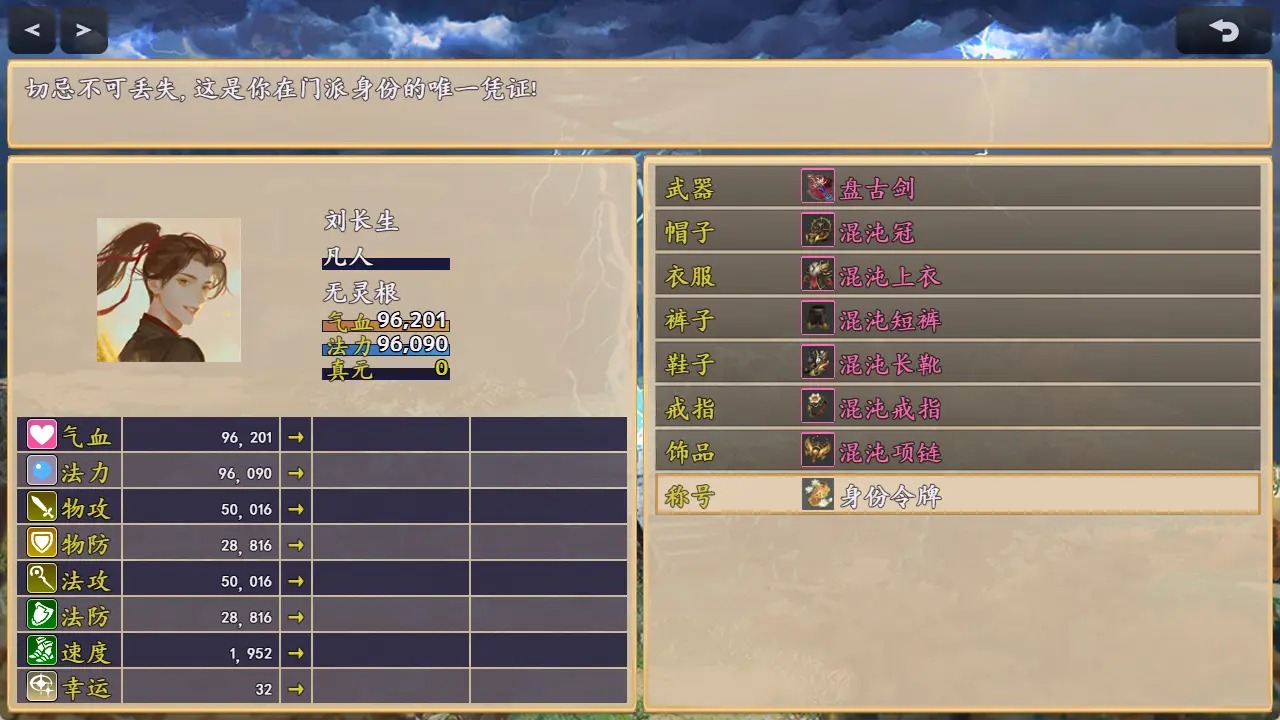Click the 身份令牌 token icon
The width and height of the screenshot is (1280, 720).
pyautogui.click(x=818, y=495)
